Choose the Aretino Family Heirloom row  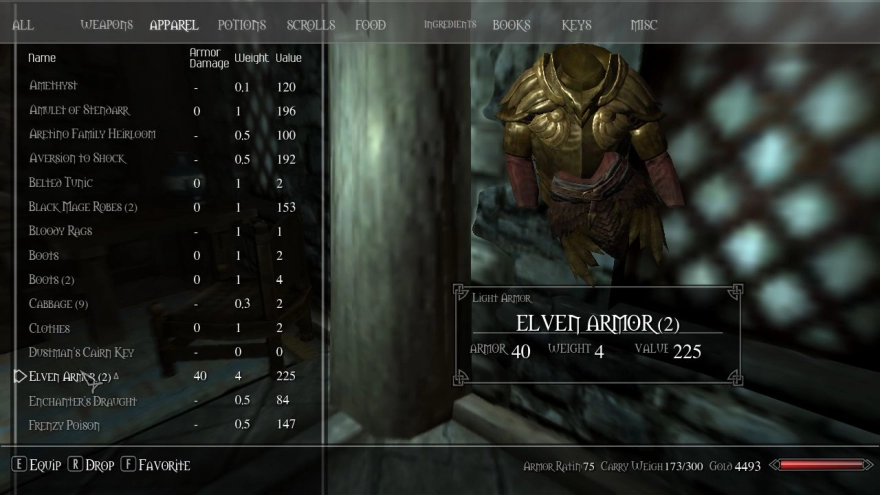click(x=92, y=134)
